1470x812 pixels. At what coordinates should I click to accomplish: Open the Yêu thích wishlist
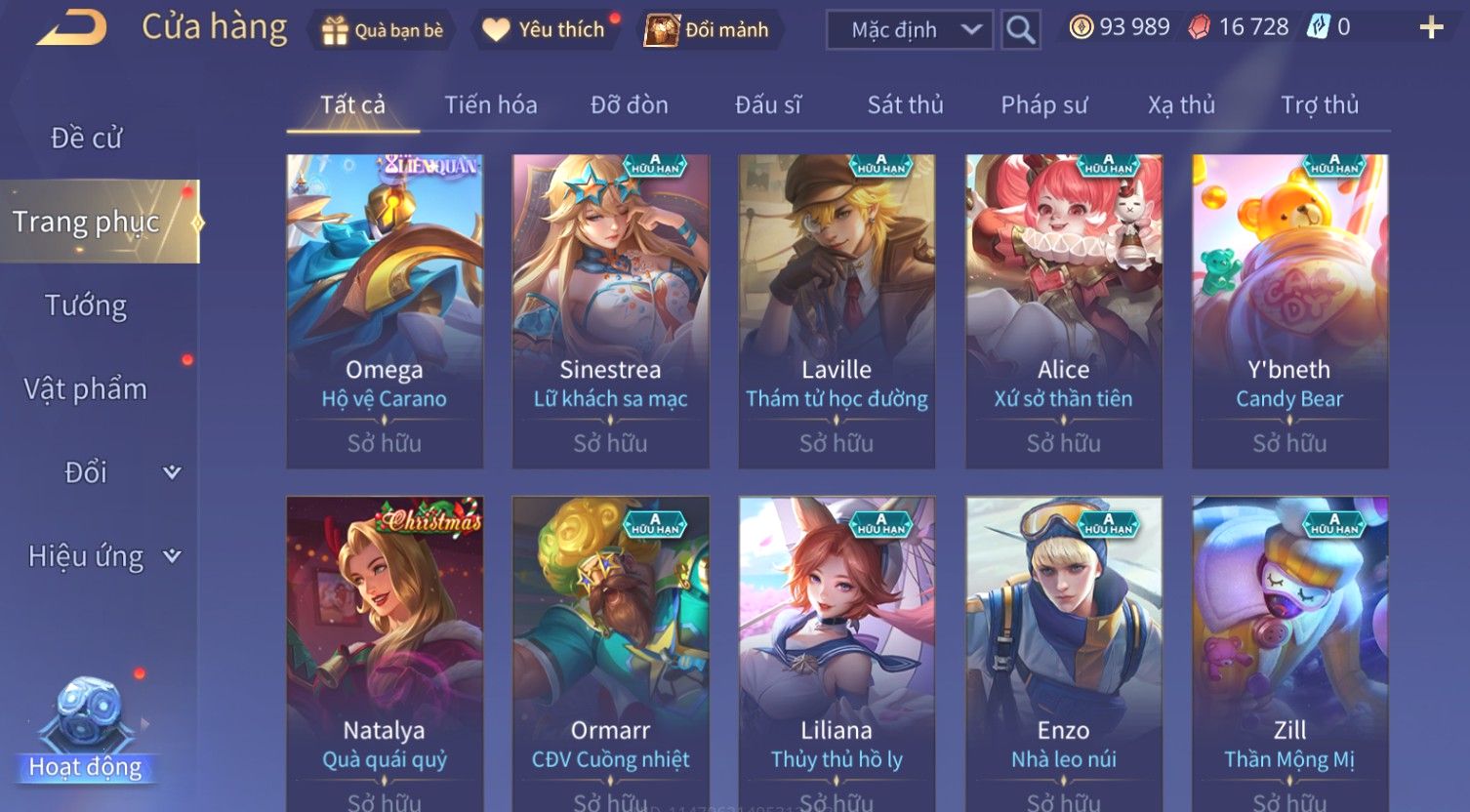pyautogui.click(x=545, y=30)
